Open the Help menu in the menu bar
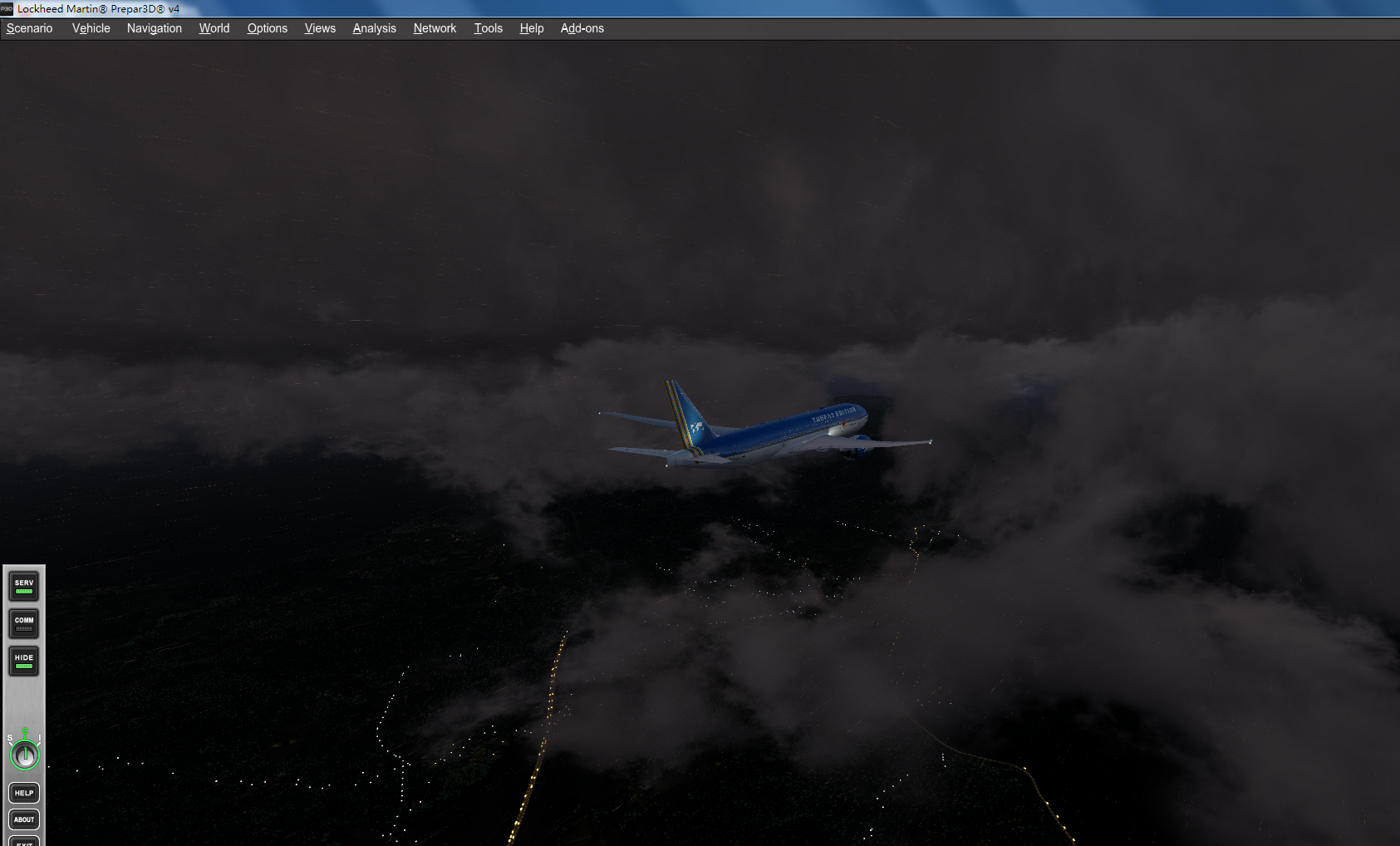Viewport: 1400px width, 846px height. (x=531, y=27)
